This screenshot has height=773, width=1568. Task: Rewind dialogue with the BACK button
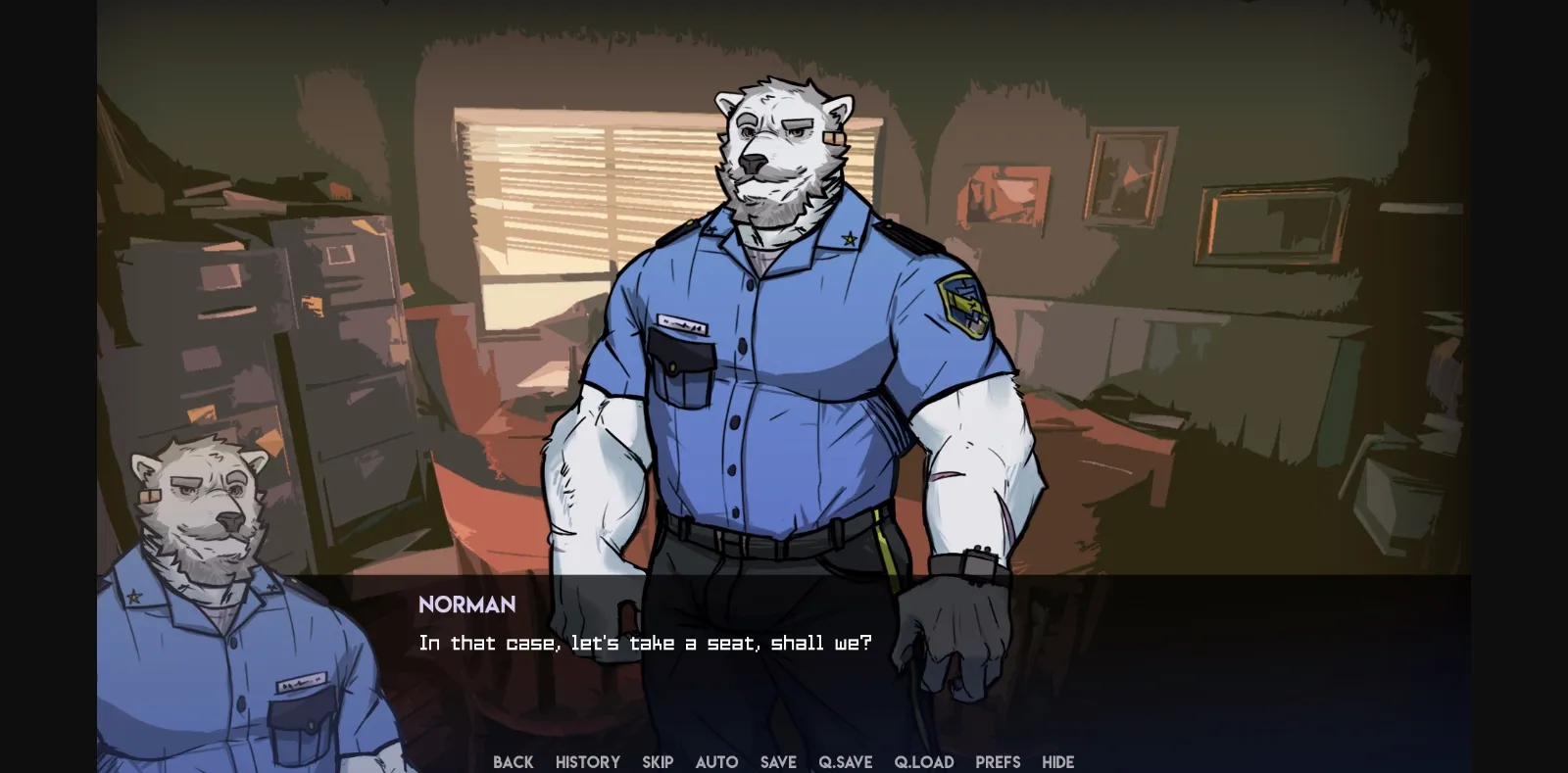514,762
